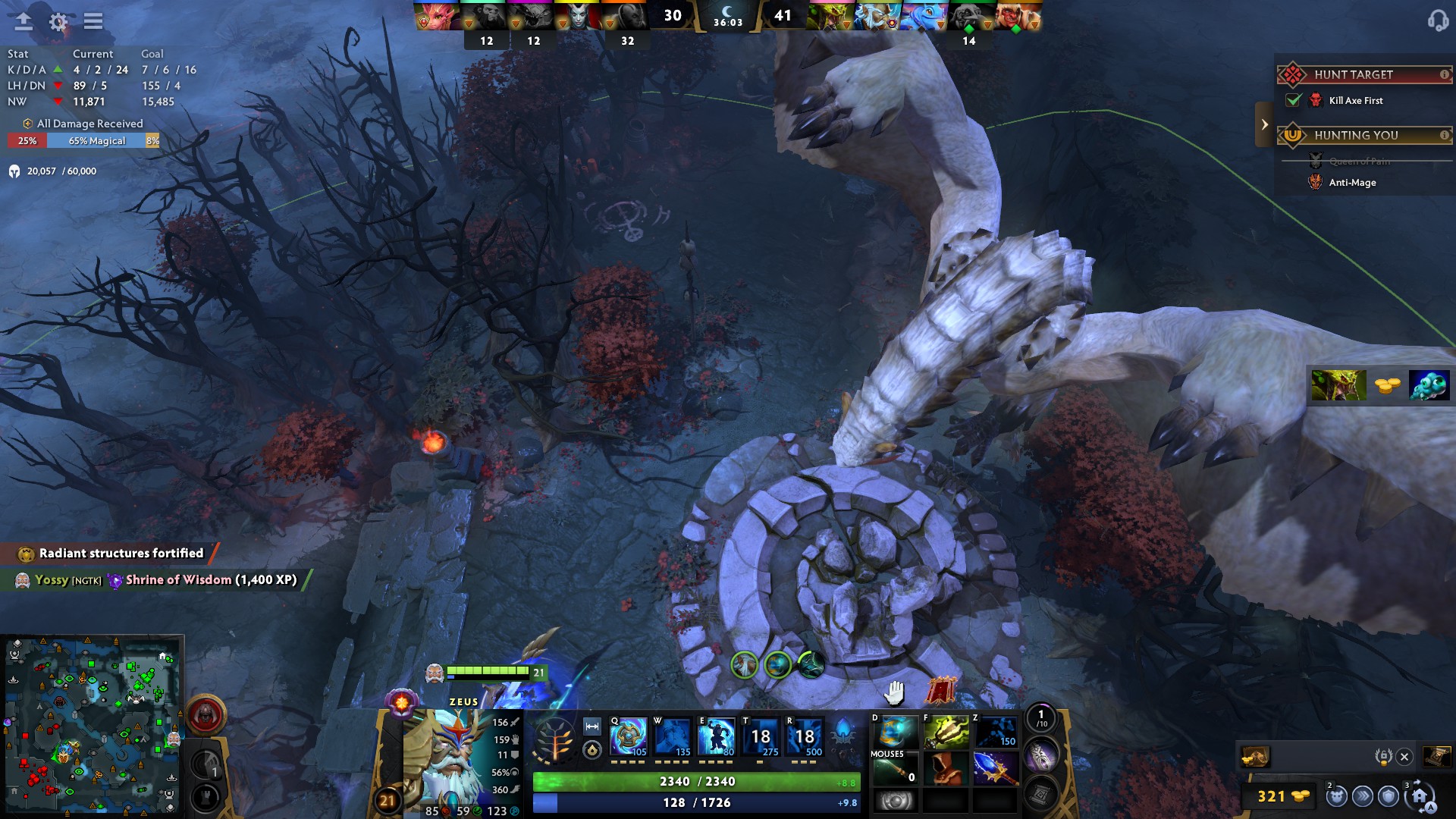Screen dimensions: 1456x819
Task: Open the headset voice chat icon
Action: click(x=1437, y=20)
